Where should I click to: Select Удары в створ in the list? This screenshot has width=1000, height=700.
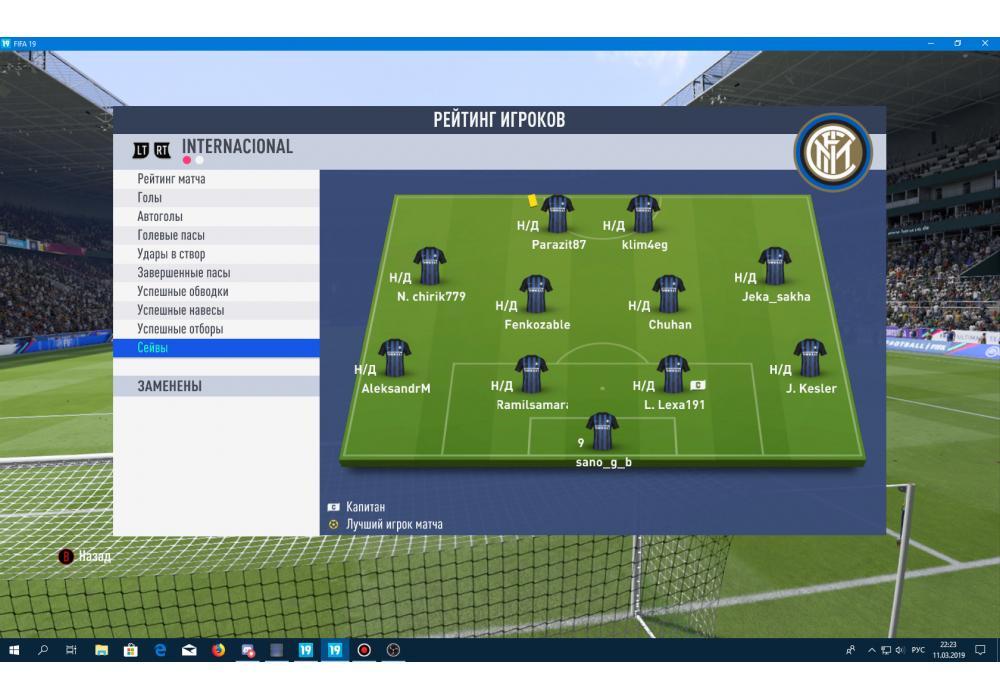tap(171, 254)
